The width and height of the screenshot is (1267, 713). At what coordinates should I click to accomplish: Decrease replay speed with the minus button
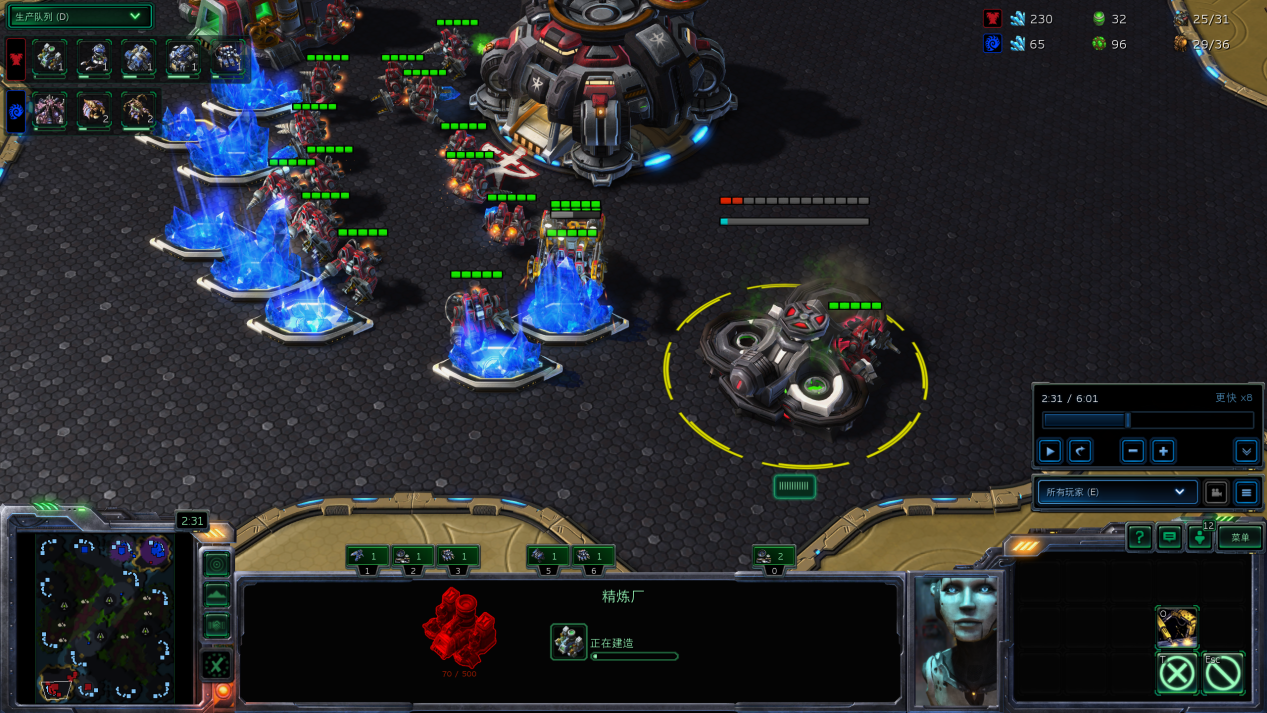[1132, 451]
